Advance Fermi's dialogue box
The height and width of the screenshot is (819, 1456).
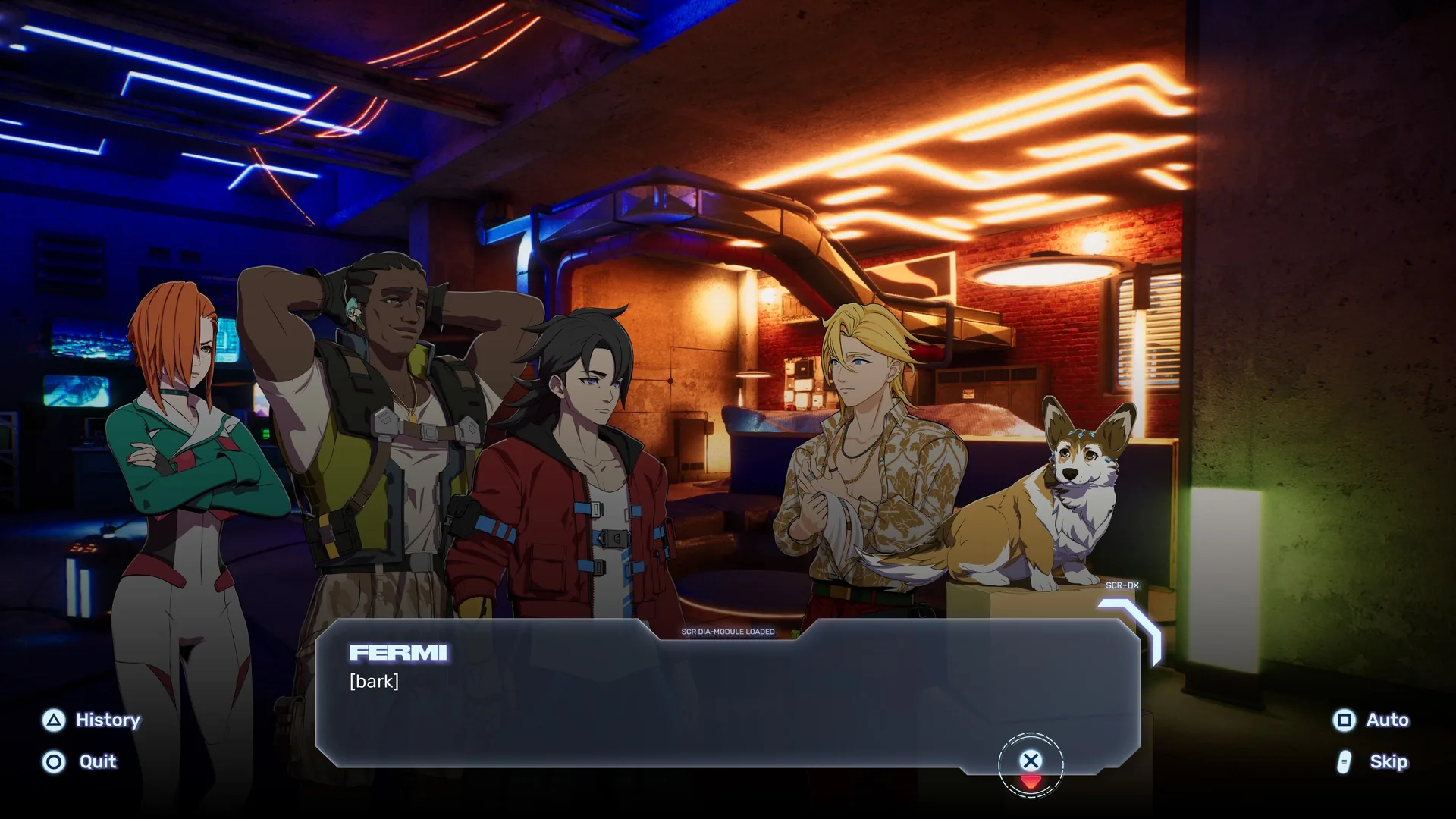click(1030, 761)
